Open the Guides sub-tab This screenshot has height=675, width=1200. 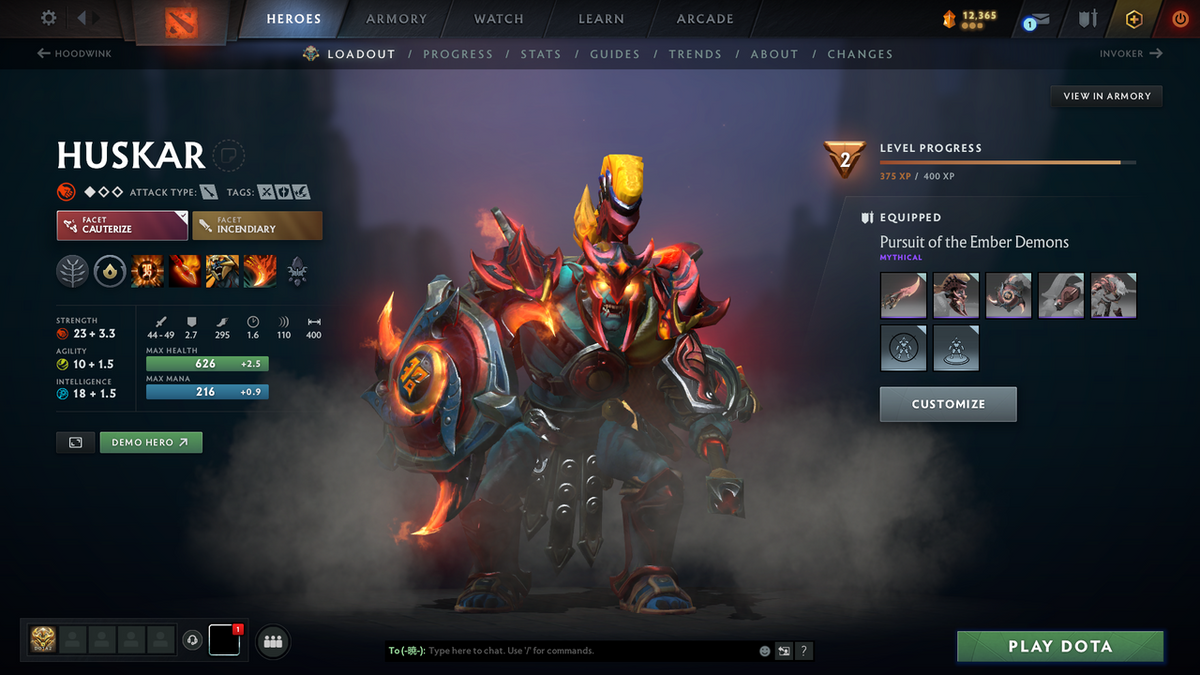[615, 54]
